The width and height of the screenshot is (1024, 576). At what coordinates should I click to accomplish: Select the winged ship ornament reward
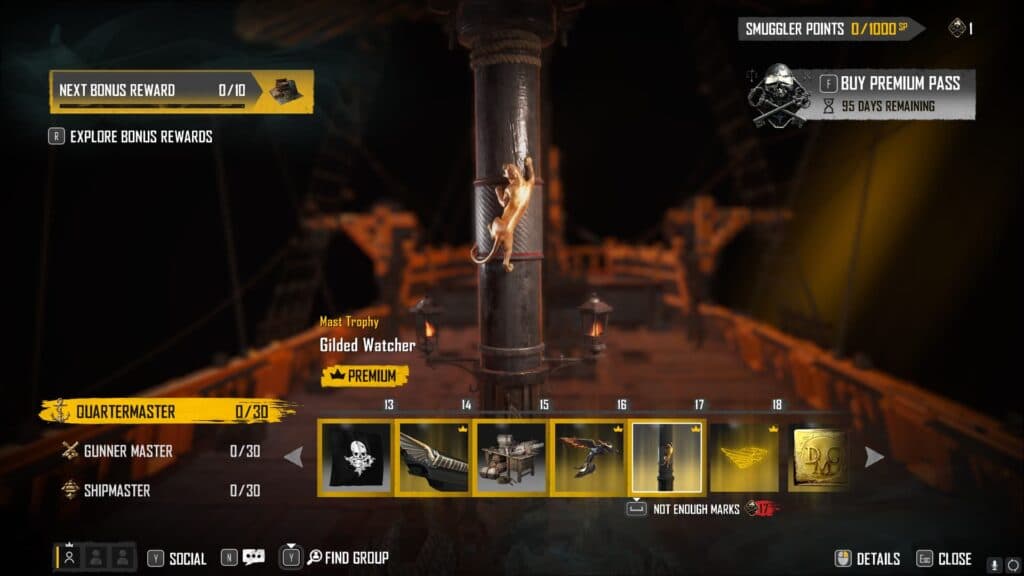coord(434,457)
